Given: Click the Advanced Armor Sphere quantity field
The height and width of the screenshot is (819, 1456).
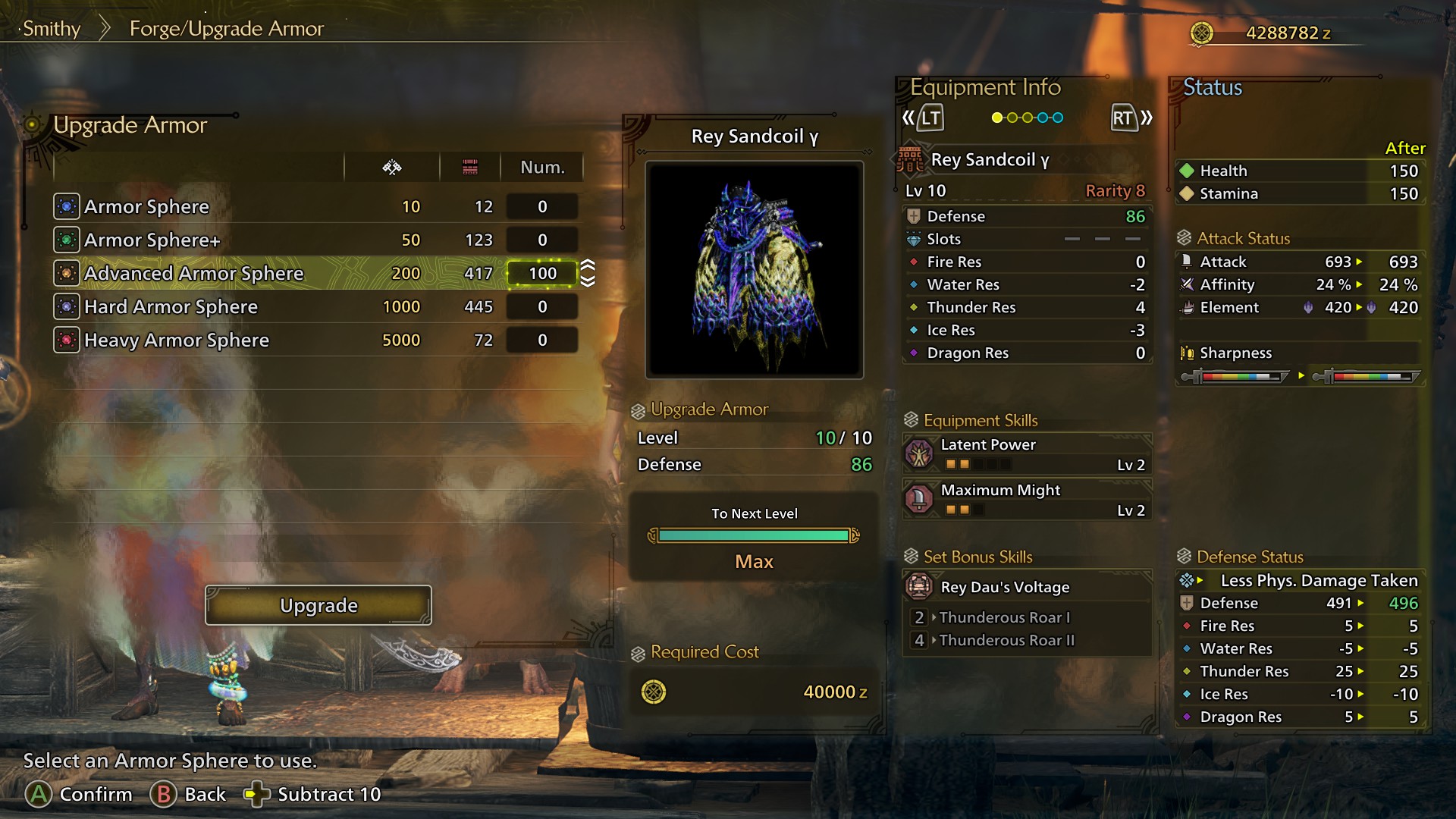Looking at the screenshot, I should 542,273.
